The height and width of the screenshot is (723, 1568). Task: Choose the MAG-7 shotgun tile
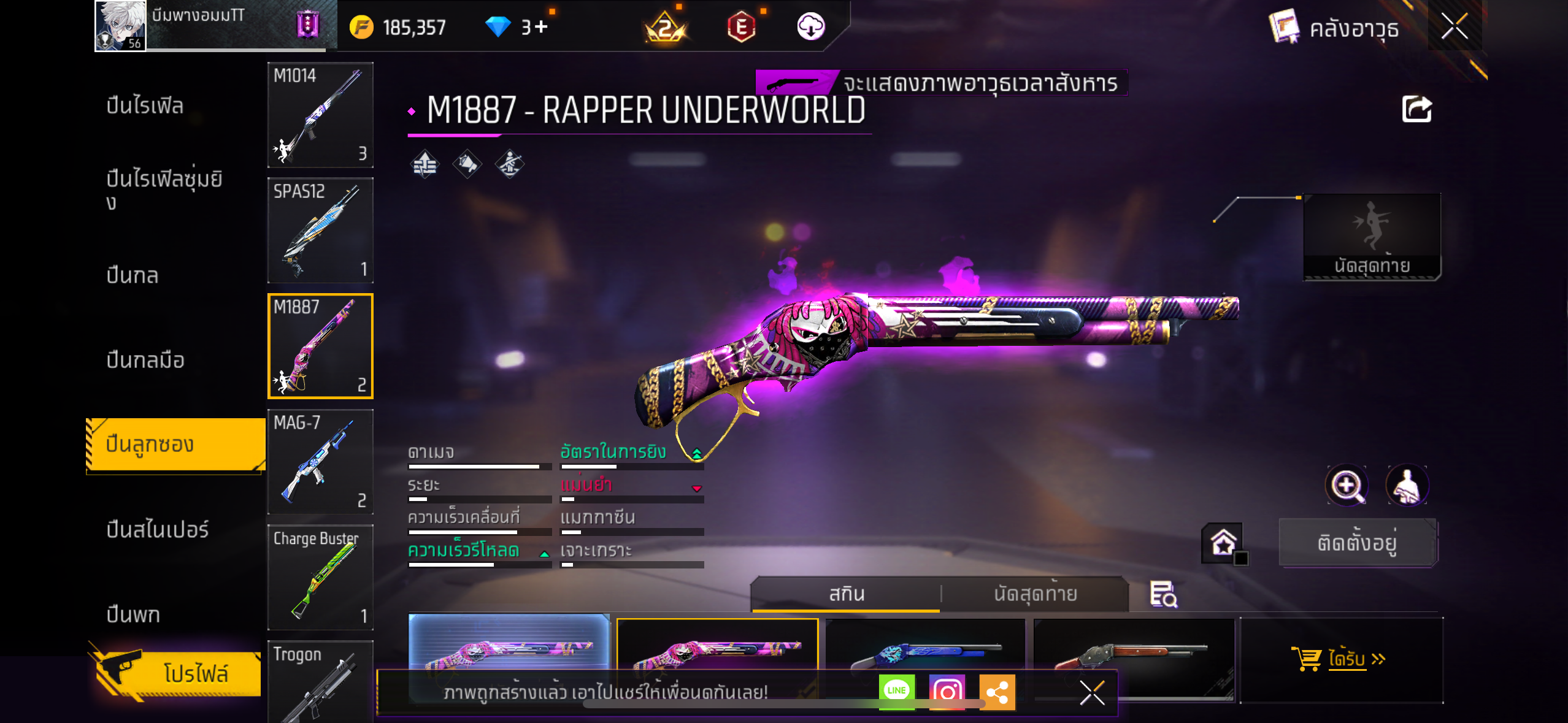coord(320,461)
